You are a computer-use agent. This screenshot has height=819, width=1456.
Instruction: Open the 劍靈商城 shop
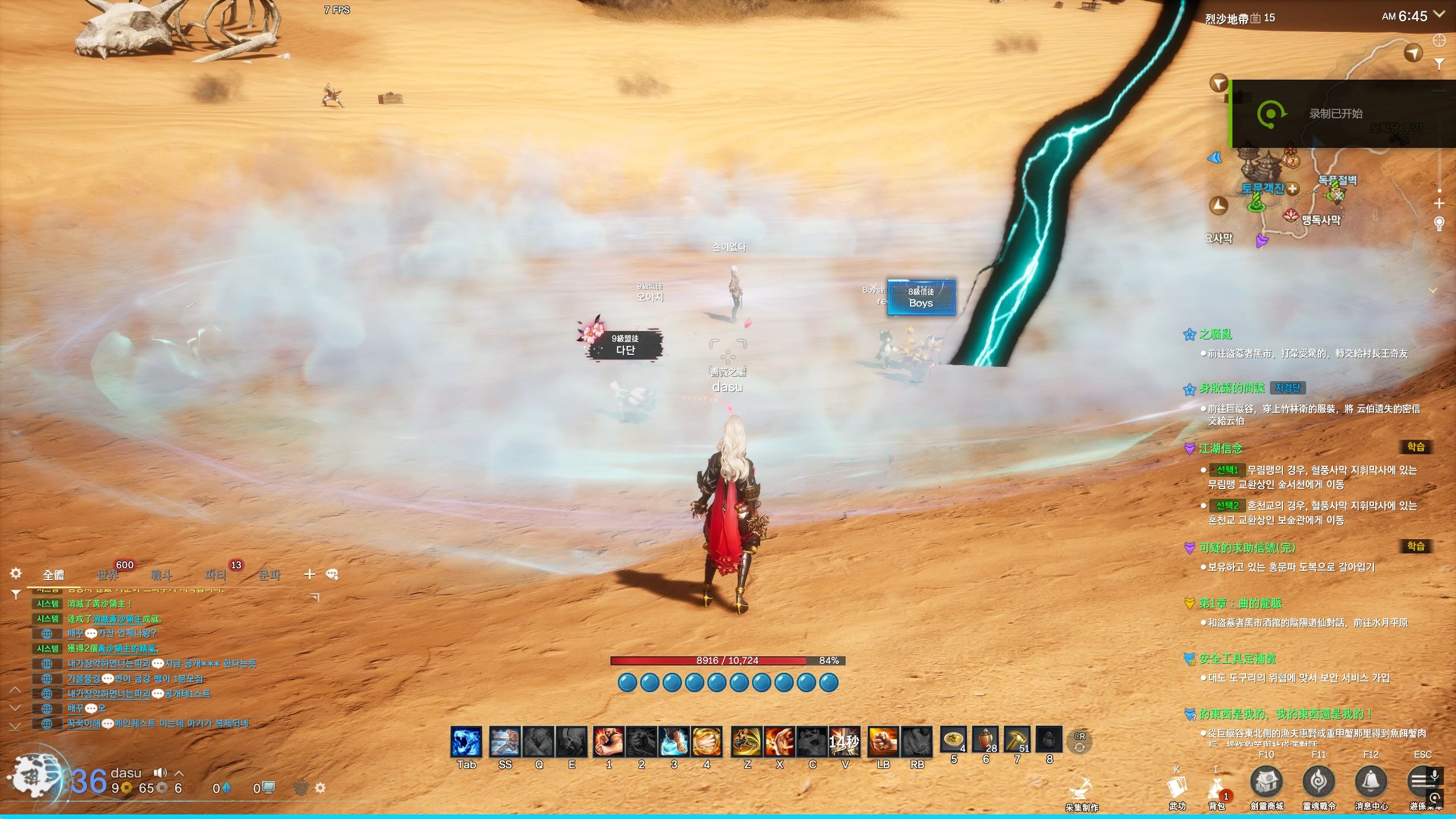1267,783
